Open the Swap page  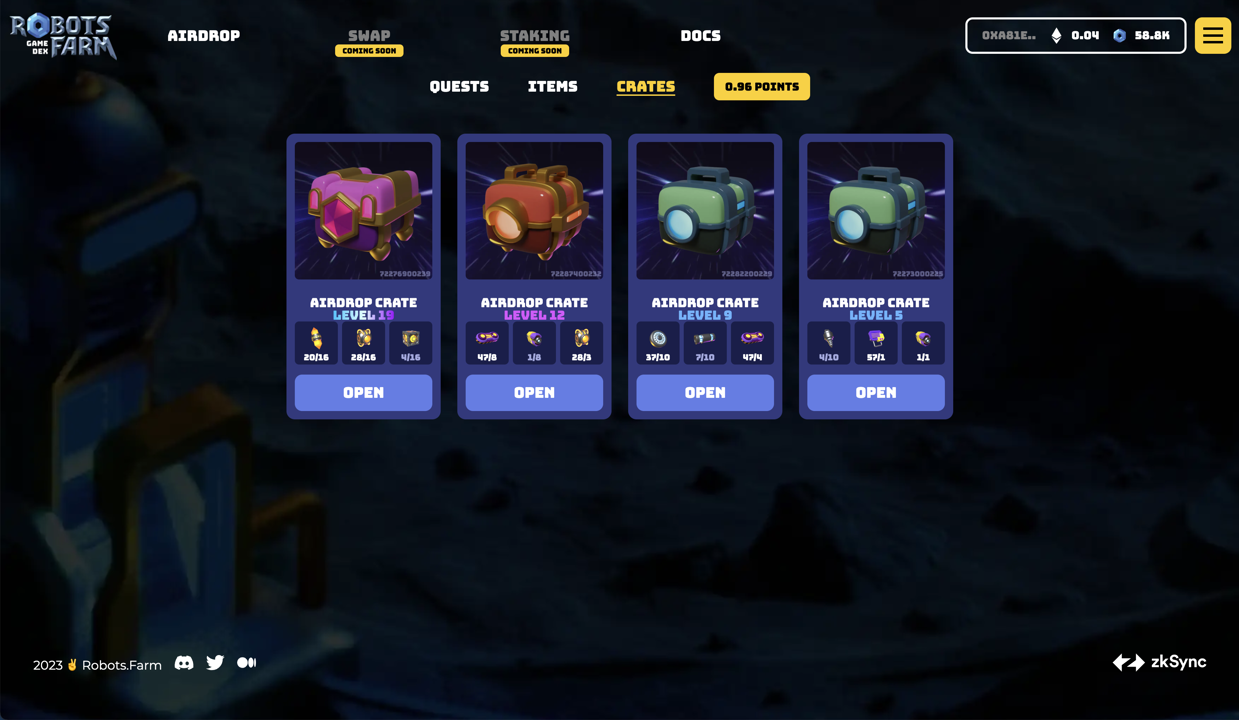tap(369, 36)
